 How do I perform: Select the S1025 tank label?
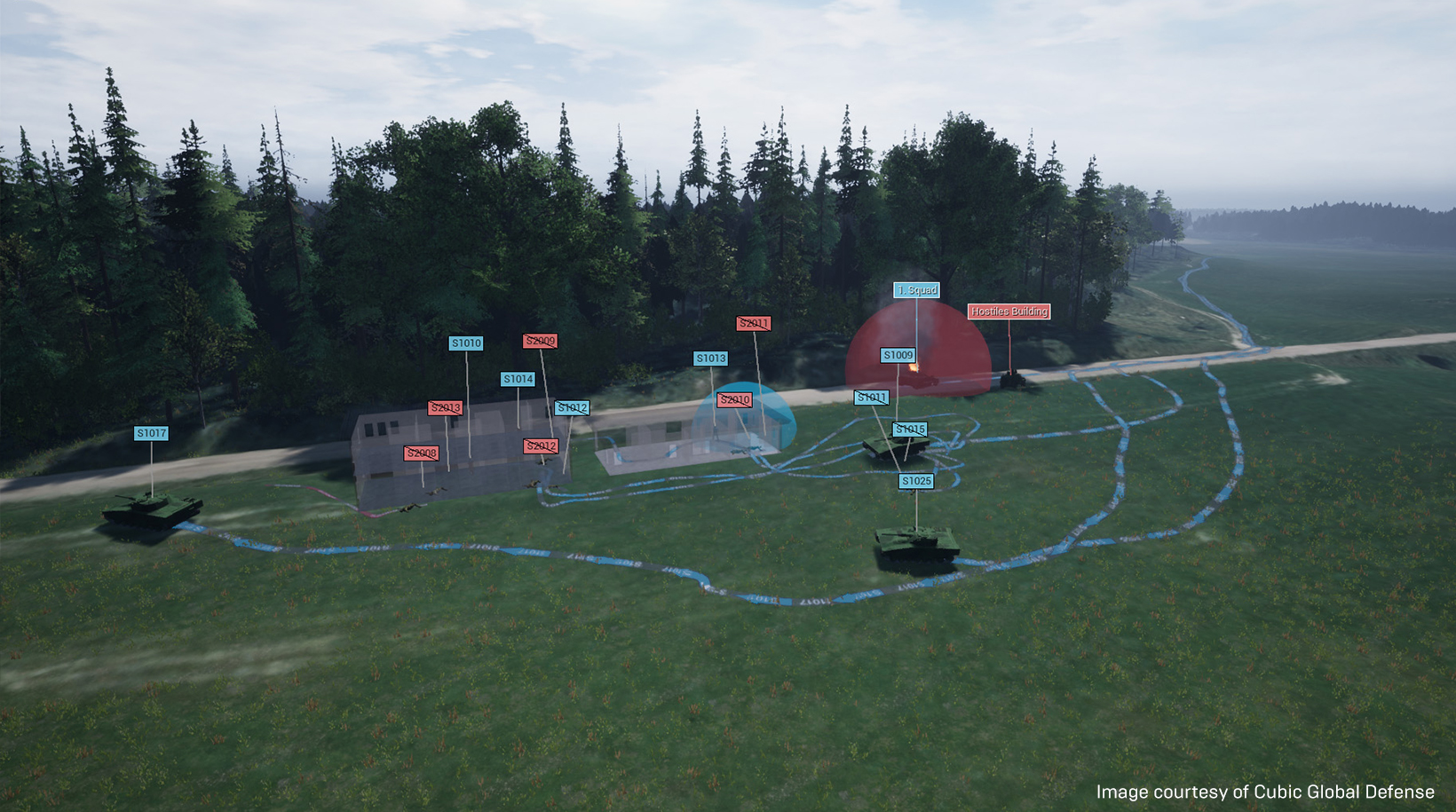916,479
